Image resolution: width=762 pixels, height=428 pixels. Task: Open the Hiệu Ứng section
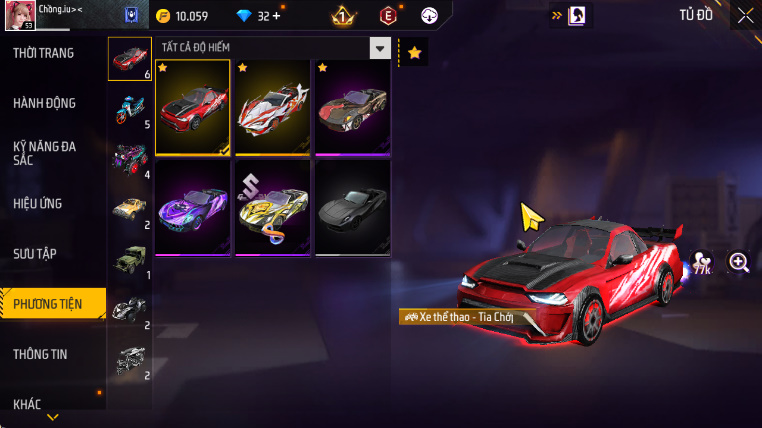click(x=38, y=203)
